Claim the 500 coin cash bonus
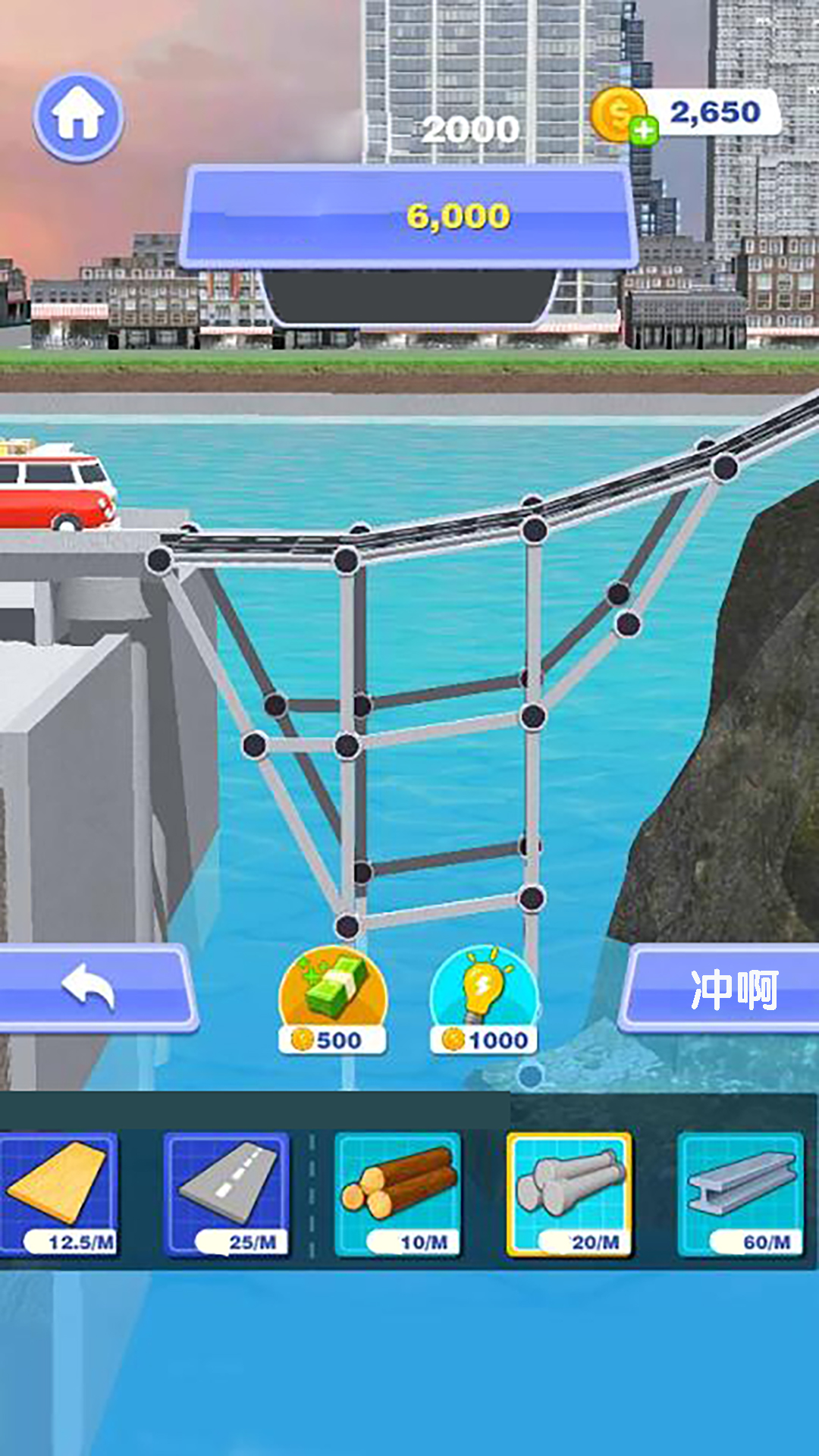Image resolution: width=819 pixels, height=1456 pixels. coord(333,1001)
